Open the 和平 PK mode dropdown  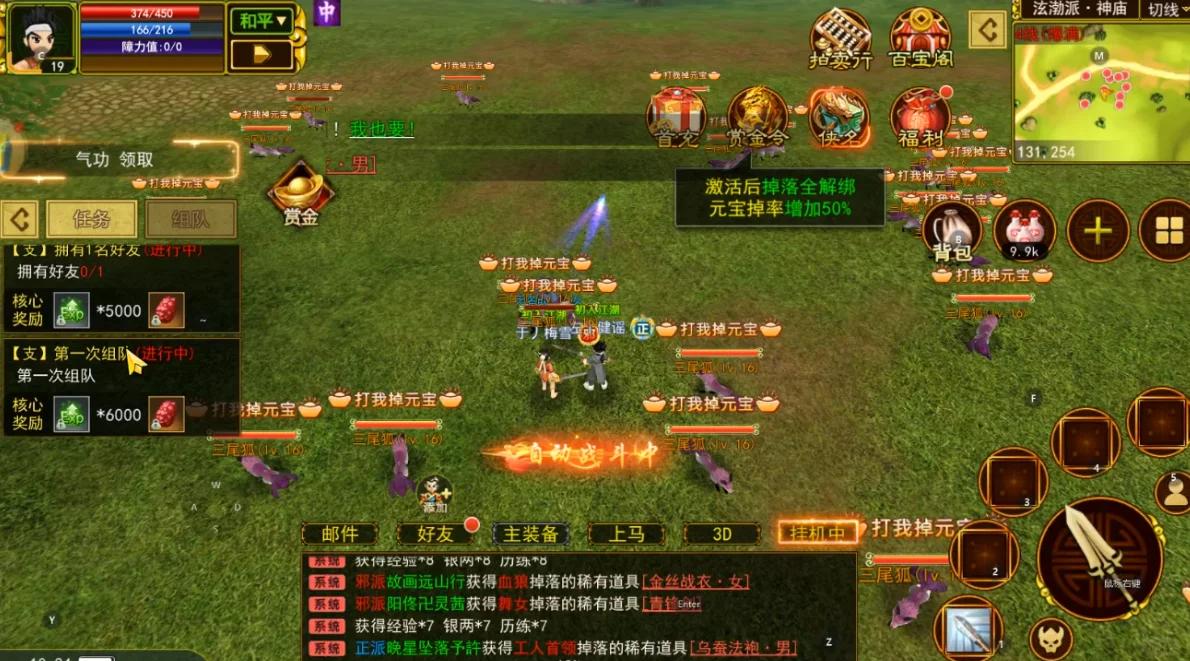click(x=261, y=20)
